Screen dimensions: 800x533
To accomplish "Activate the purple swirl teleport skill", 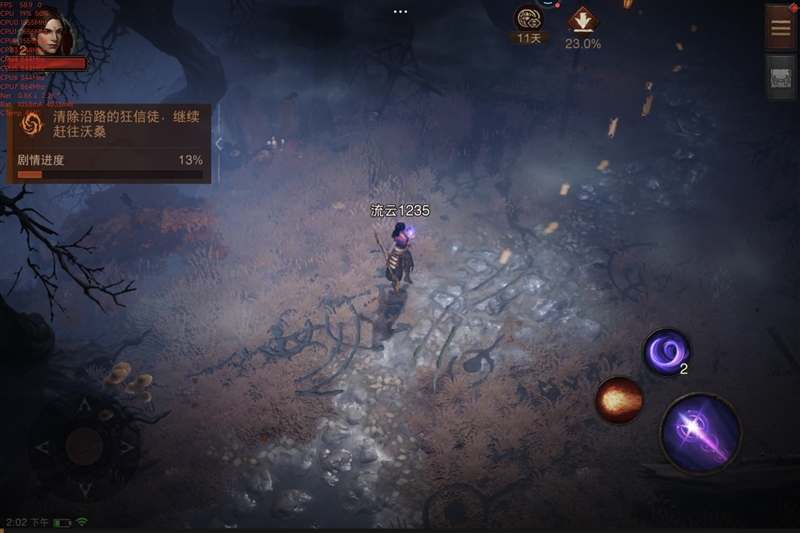I will click(x=665, y=352).
